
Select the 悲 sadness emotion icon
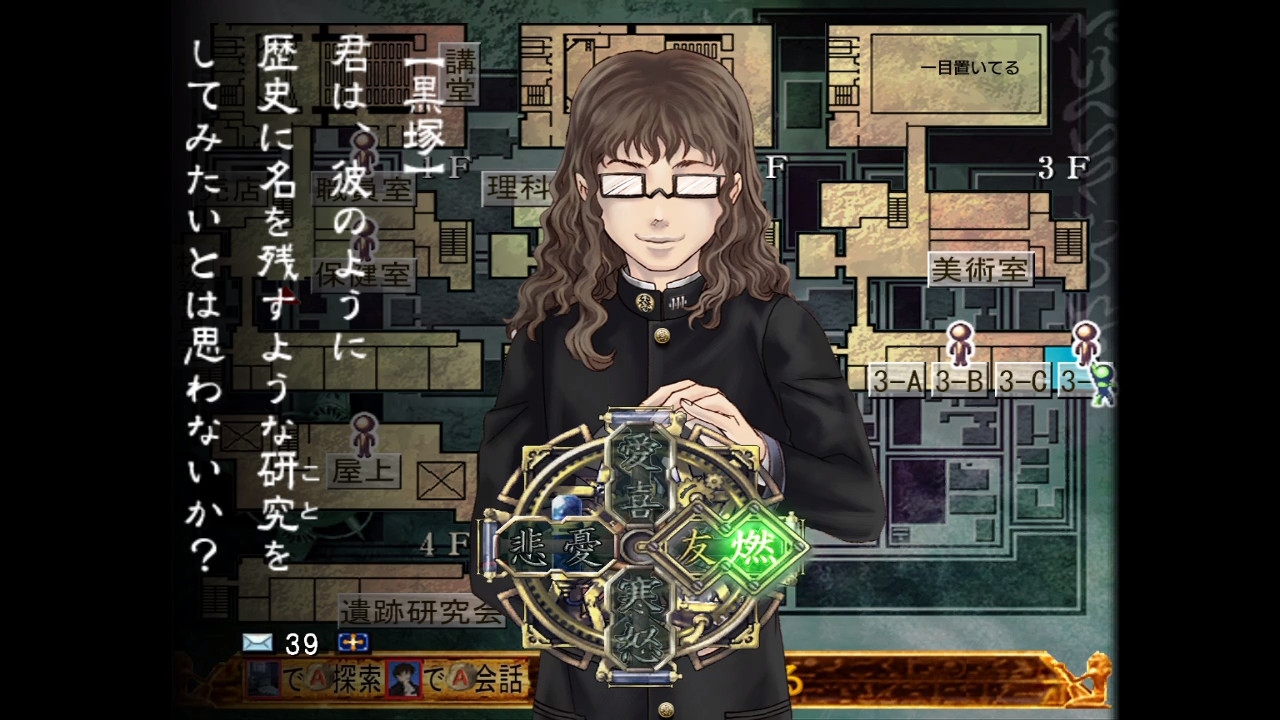tap(527, 543)
